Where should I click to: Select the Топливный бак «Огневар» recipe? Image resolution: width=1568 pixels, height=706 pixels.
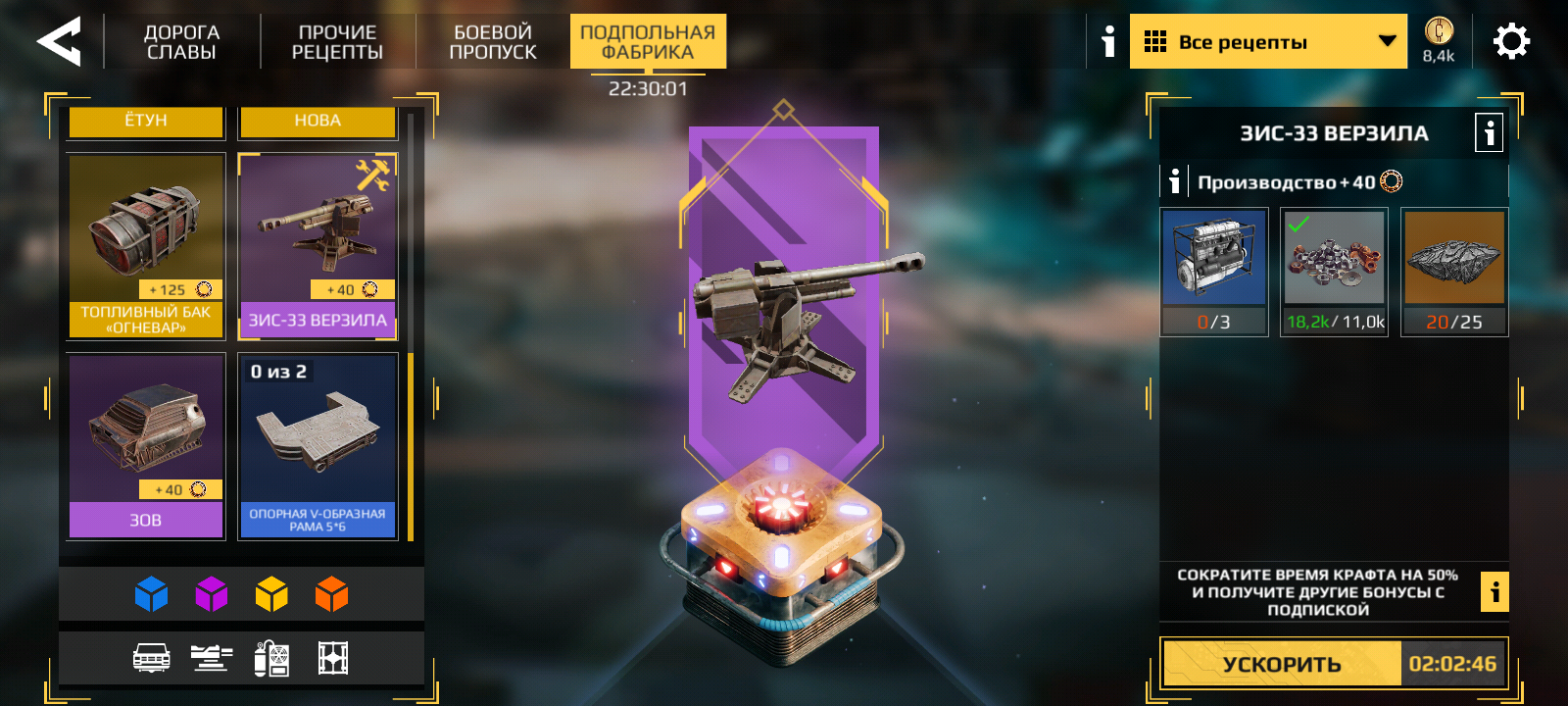(x=146, y=246)
